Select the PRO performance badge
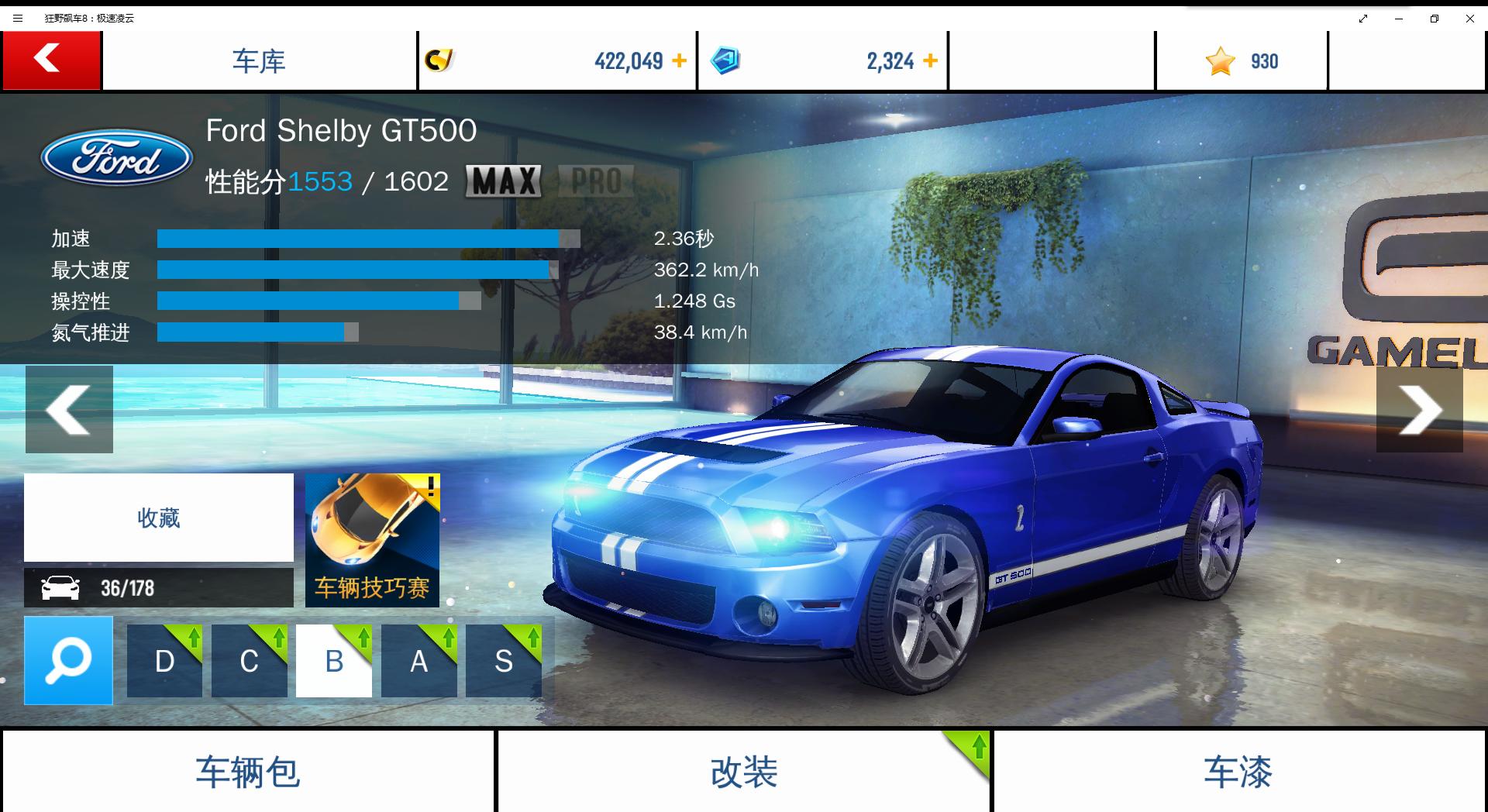The height and width of the screenshot is (812, 1488). coord(596,181)
